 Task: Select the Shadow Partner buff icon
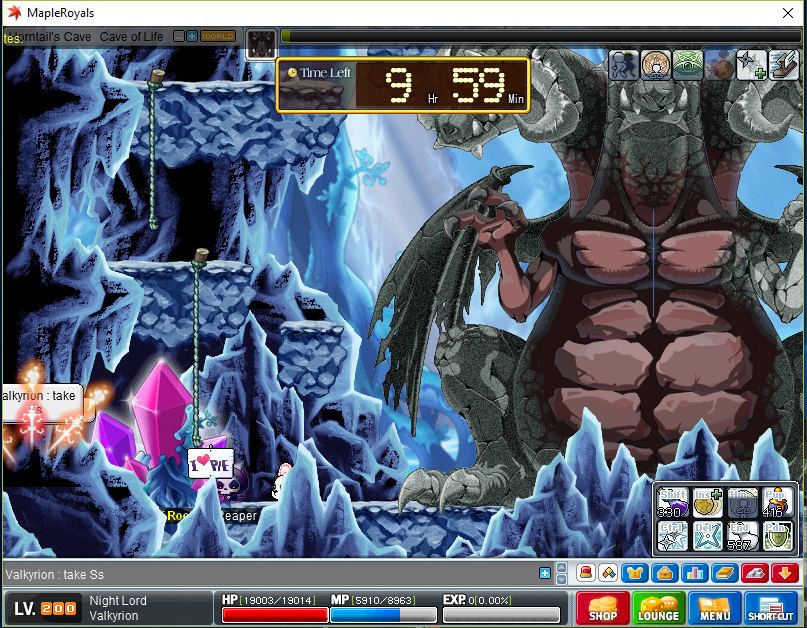point(624,65)
